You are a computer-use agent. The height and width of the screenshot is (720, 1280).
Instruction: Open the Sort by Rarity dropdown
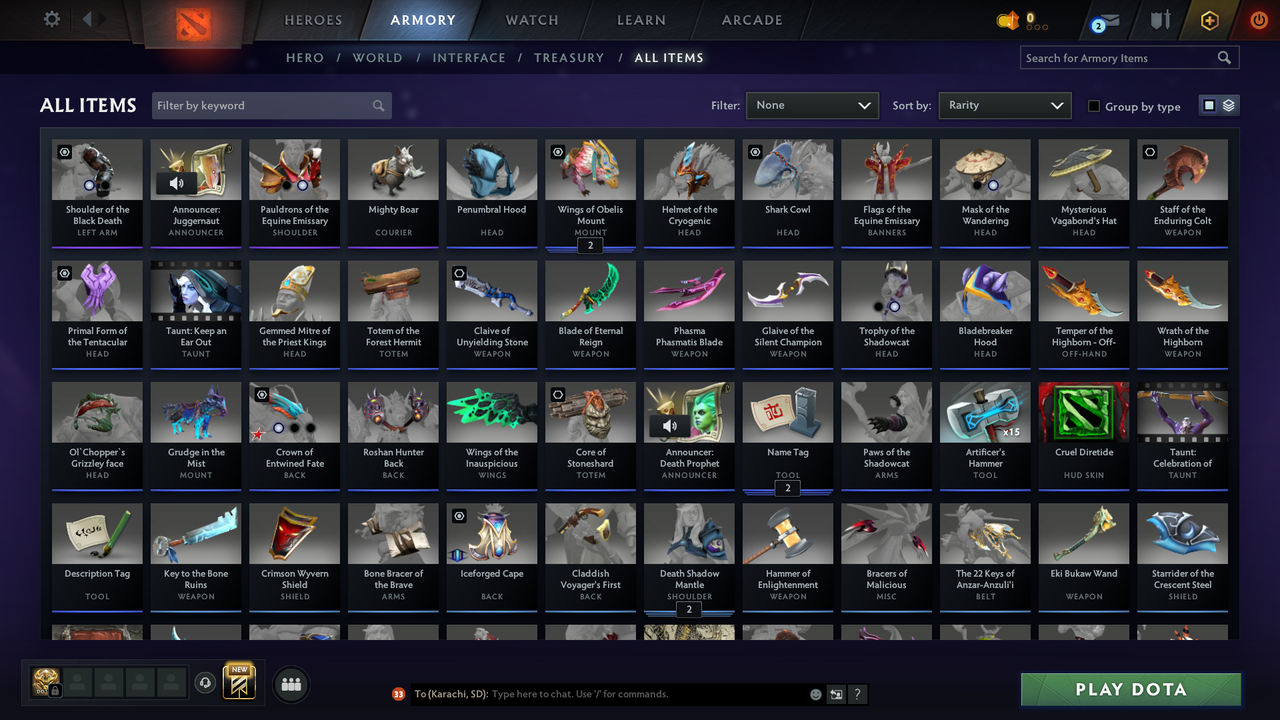(1004, 105)
